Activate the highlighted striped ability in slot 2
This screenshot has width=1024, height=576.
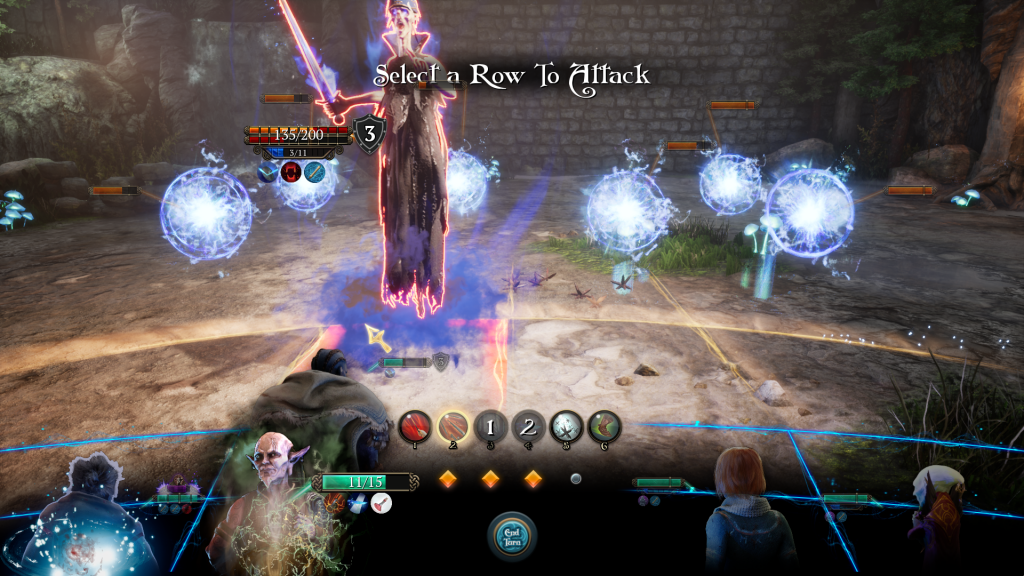point(453,428)
